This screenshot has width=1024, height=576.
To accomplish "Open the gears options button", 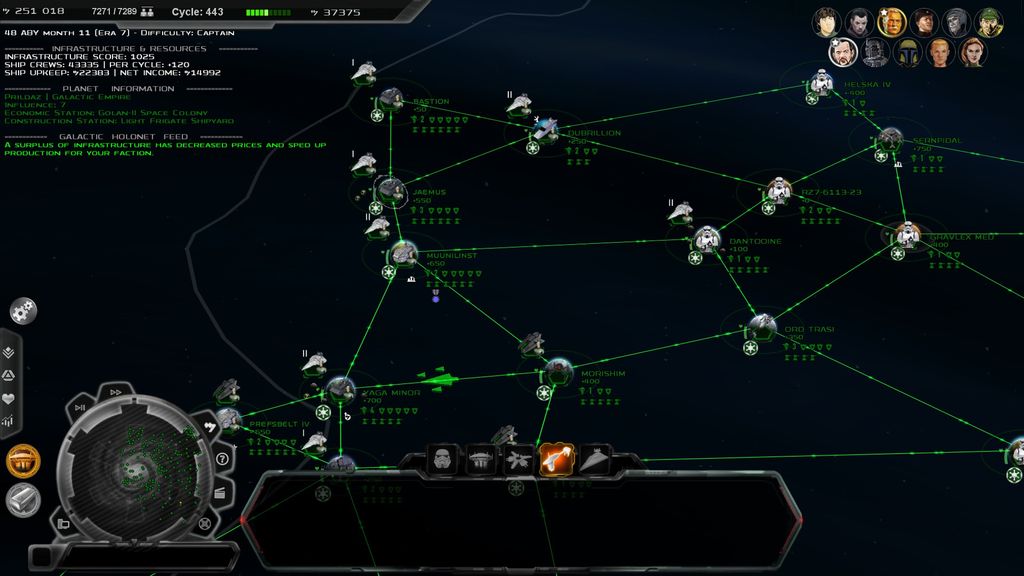I will pyautogui.click(x=24, y=311).
